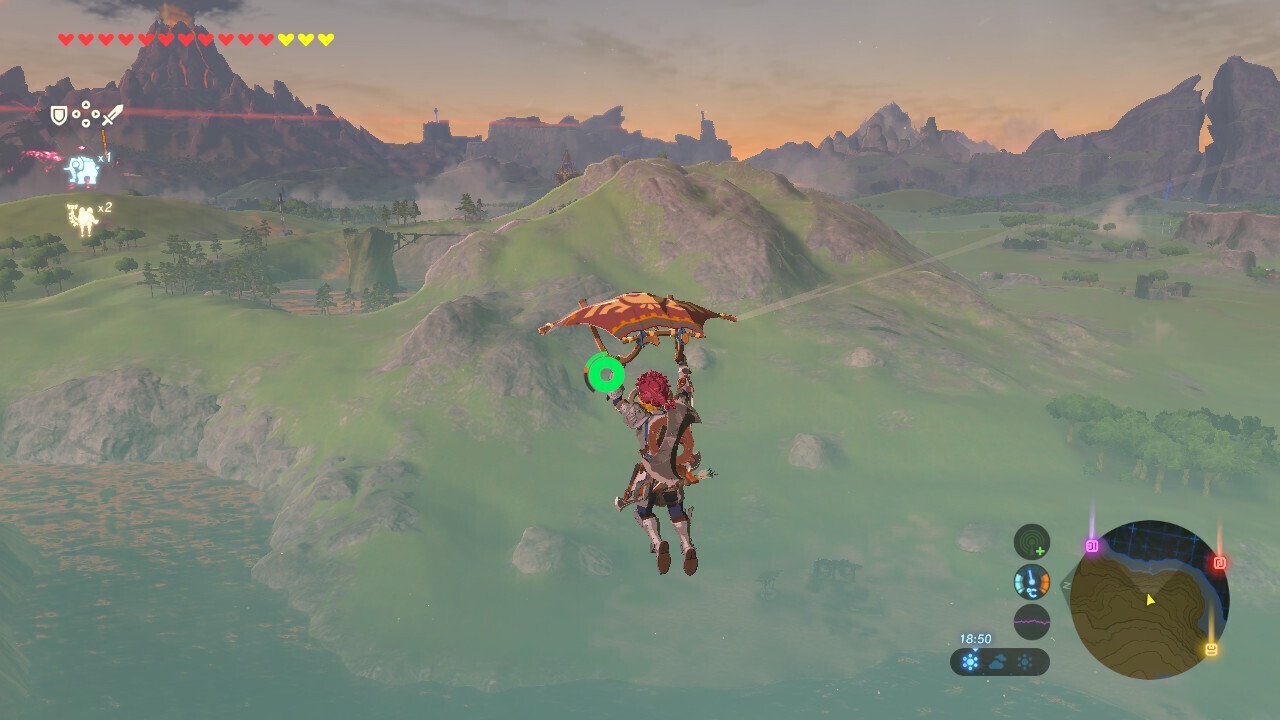Select the shield quick-slot icon
The image size is (1280, 720).
coord(59,115)
